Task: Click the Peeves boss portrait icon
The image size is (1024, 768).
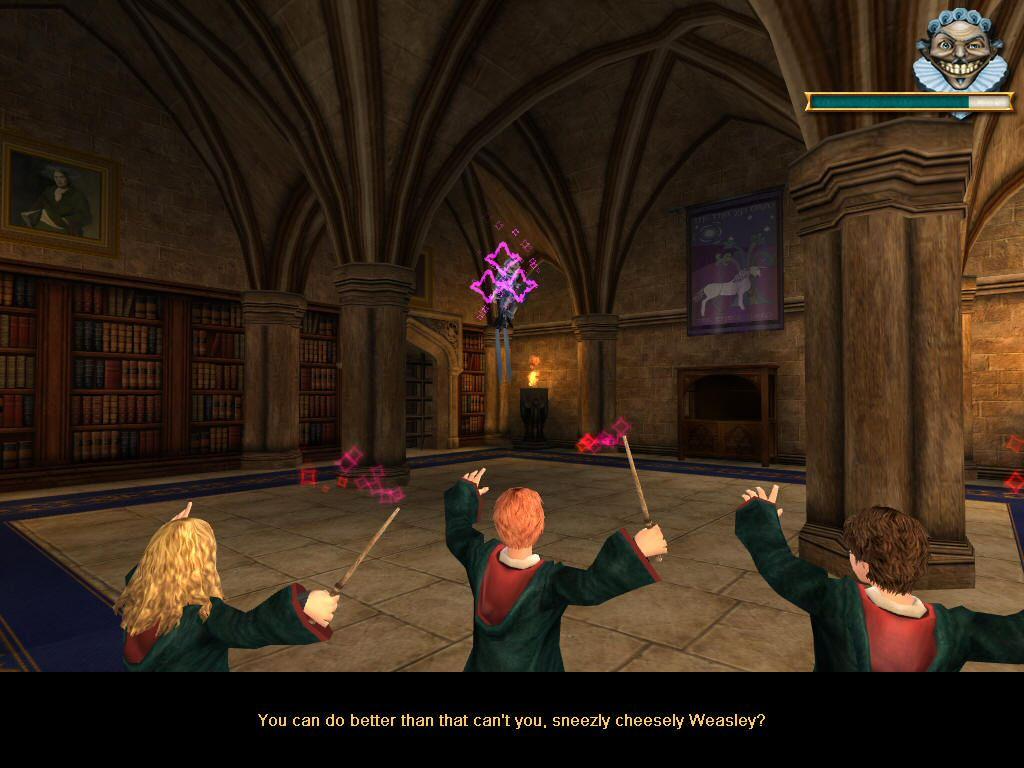Action: [959, 50]
